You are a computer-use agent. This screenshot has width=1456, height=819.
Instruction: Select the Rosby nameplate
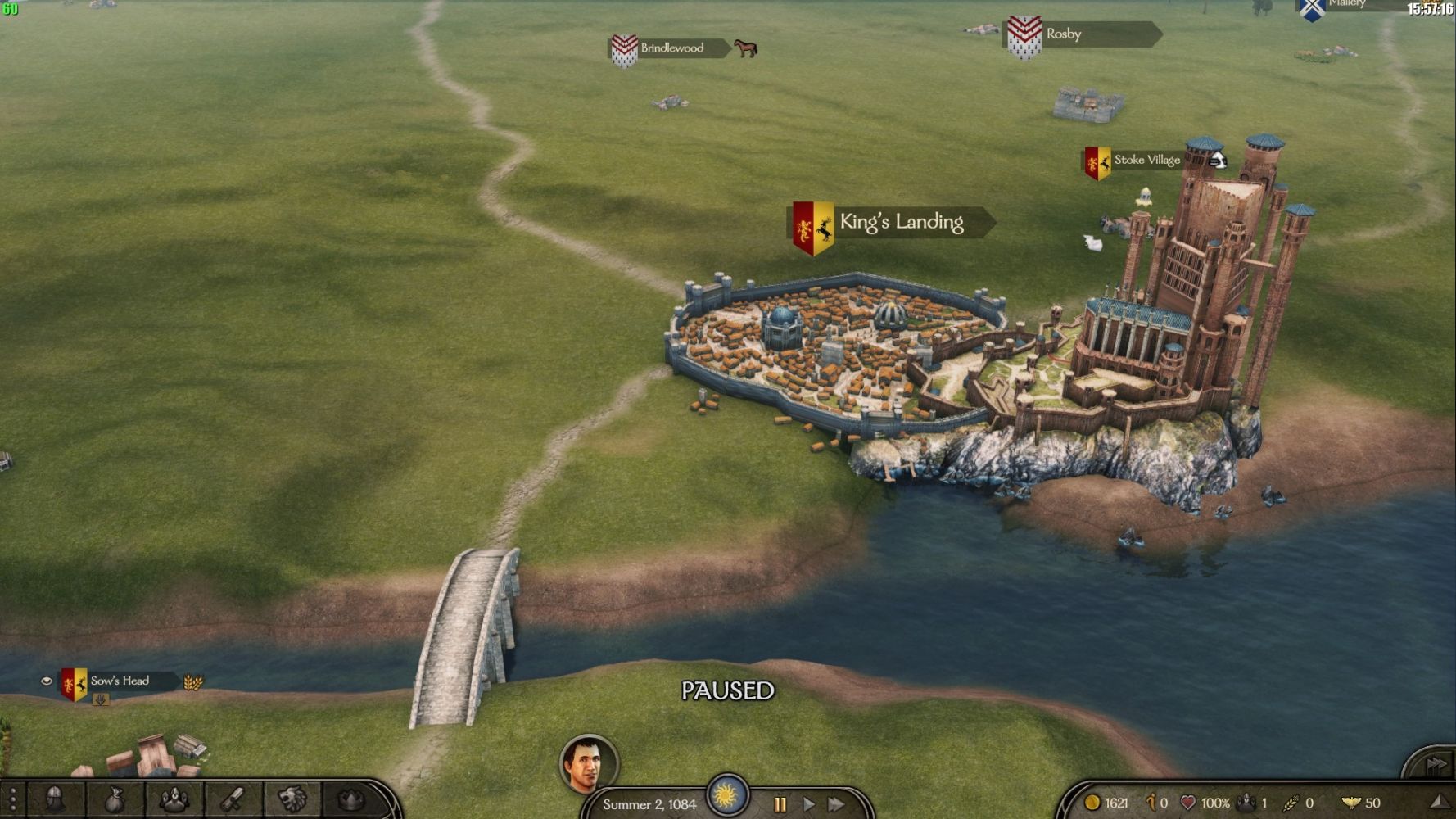[x=1063, y=34]
